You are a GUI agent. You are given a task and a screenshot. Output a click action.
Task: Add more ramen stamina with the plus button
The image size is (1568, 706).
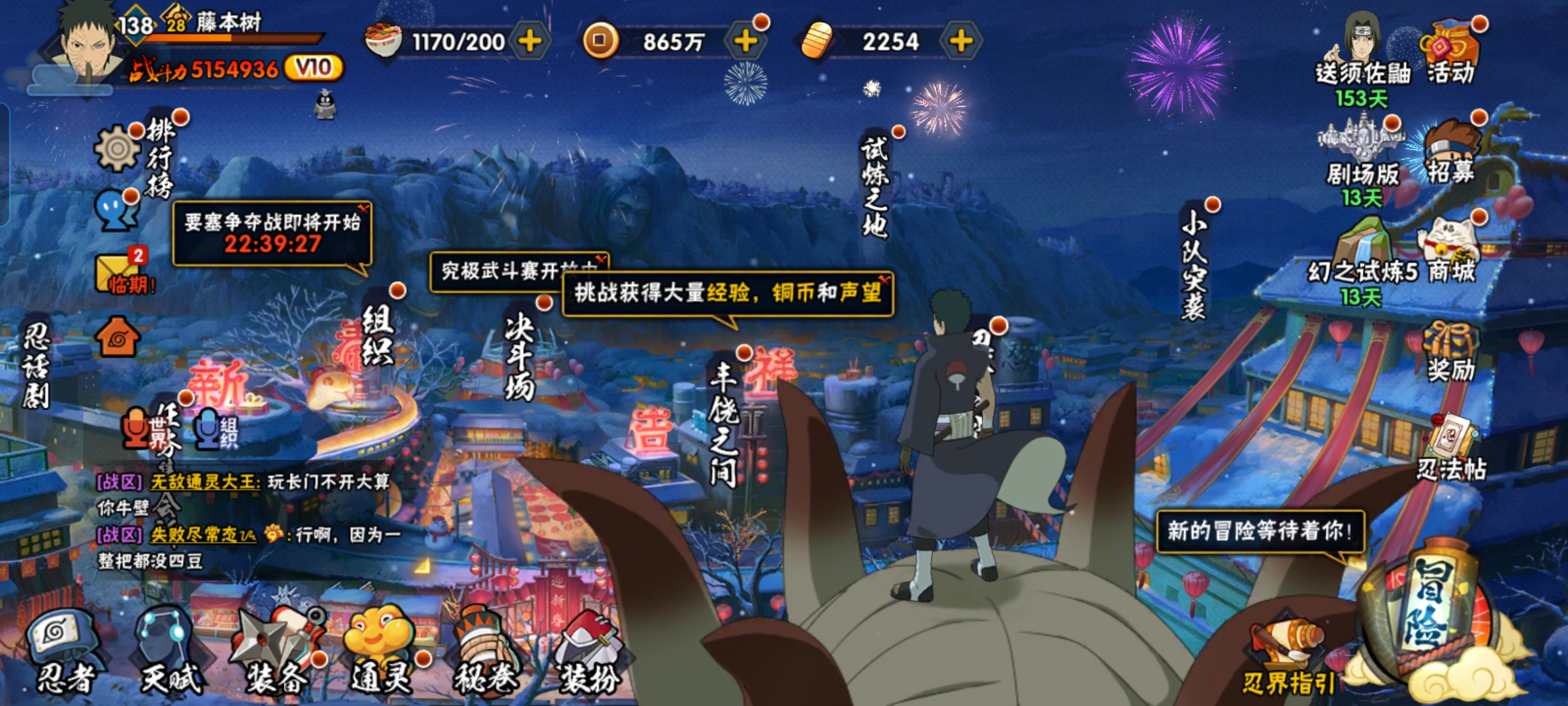pos(530,41)
